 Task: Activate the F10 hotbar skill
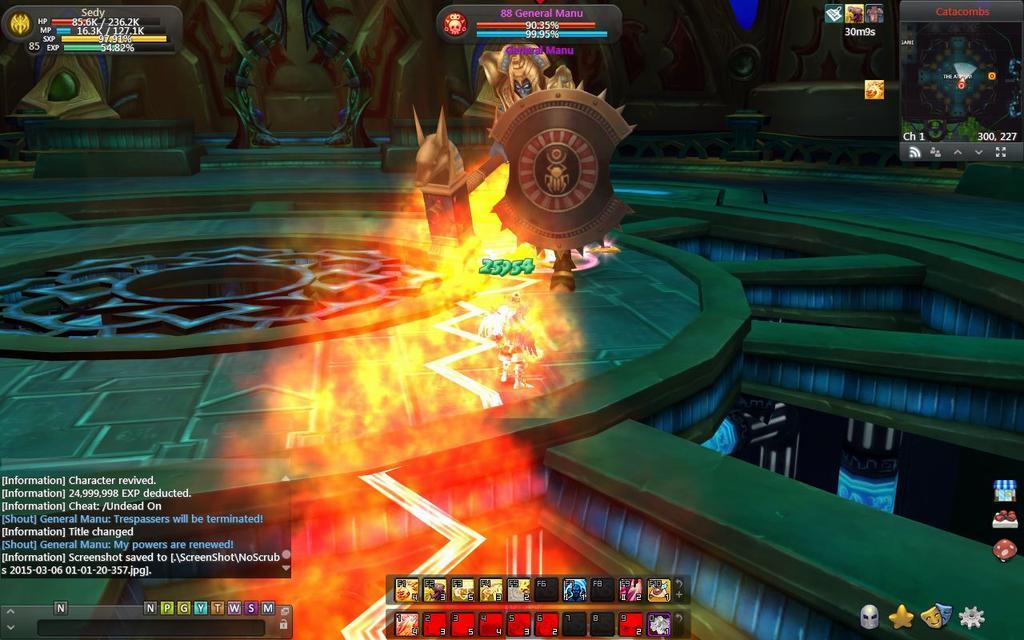click(658, 589)
